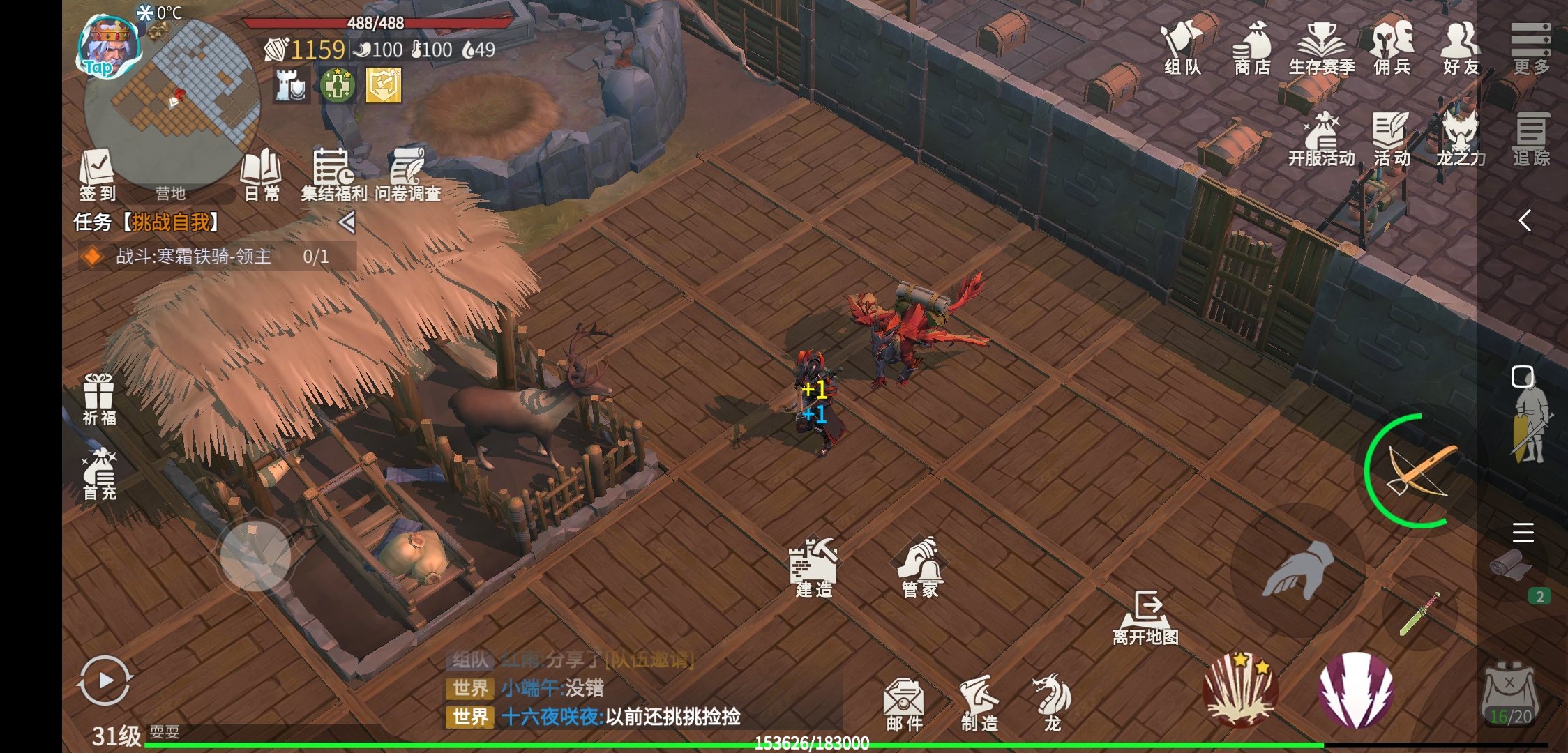This screenshot has height=753, width=1568.
Task: Open the 佣兵 mercenary menu
Action: (1392, 47)
